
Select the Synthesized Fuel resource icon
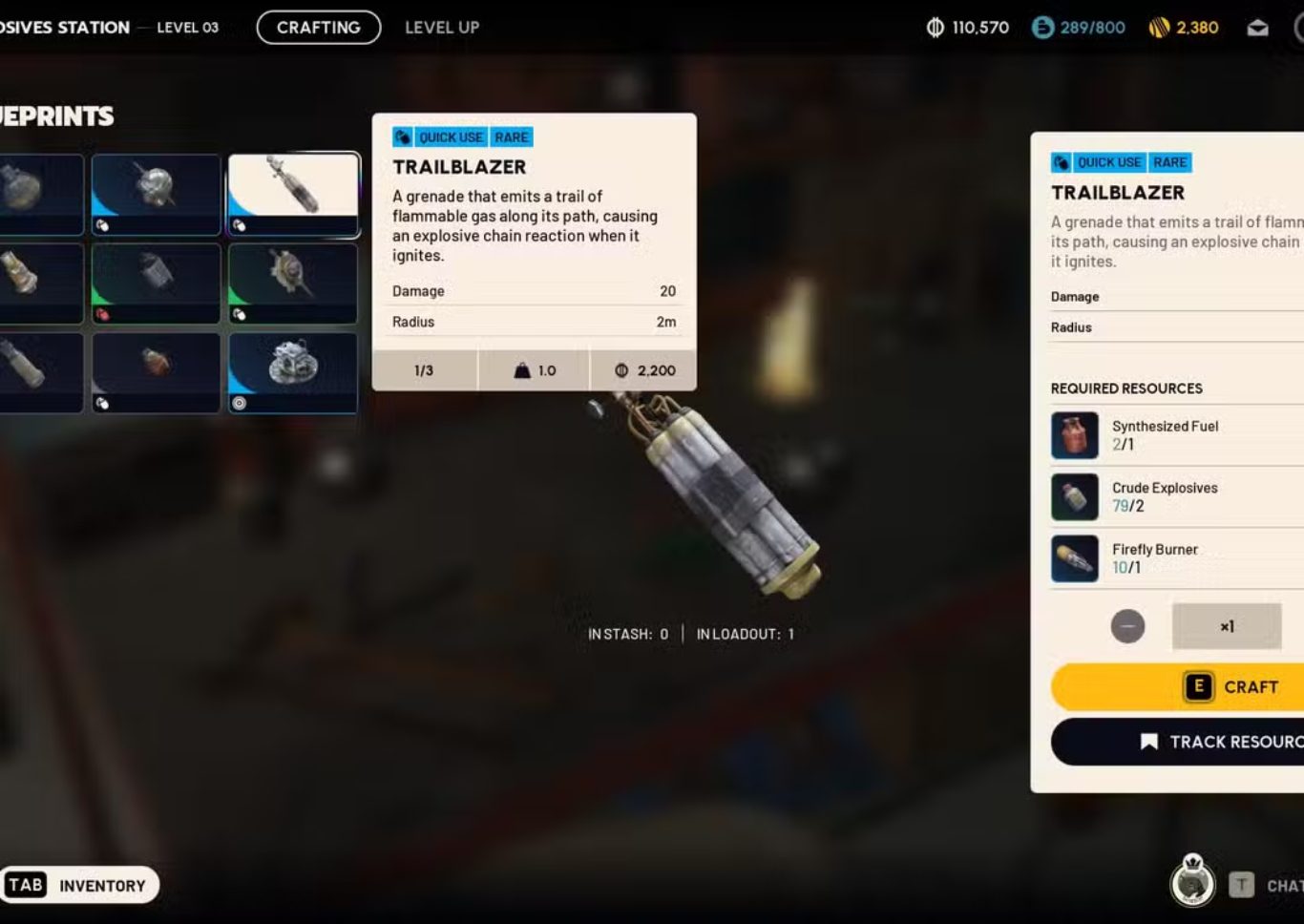1075,435
